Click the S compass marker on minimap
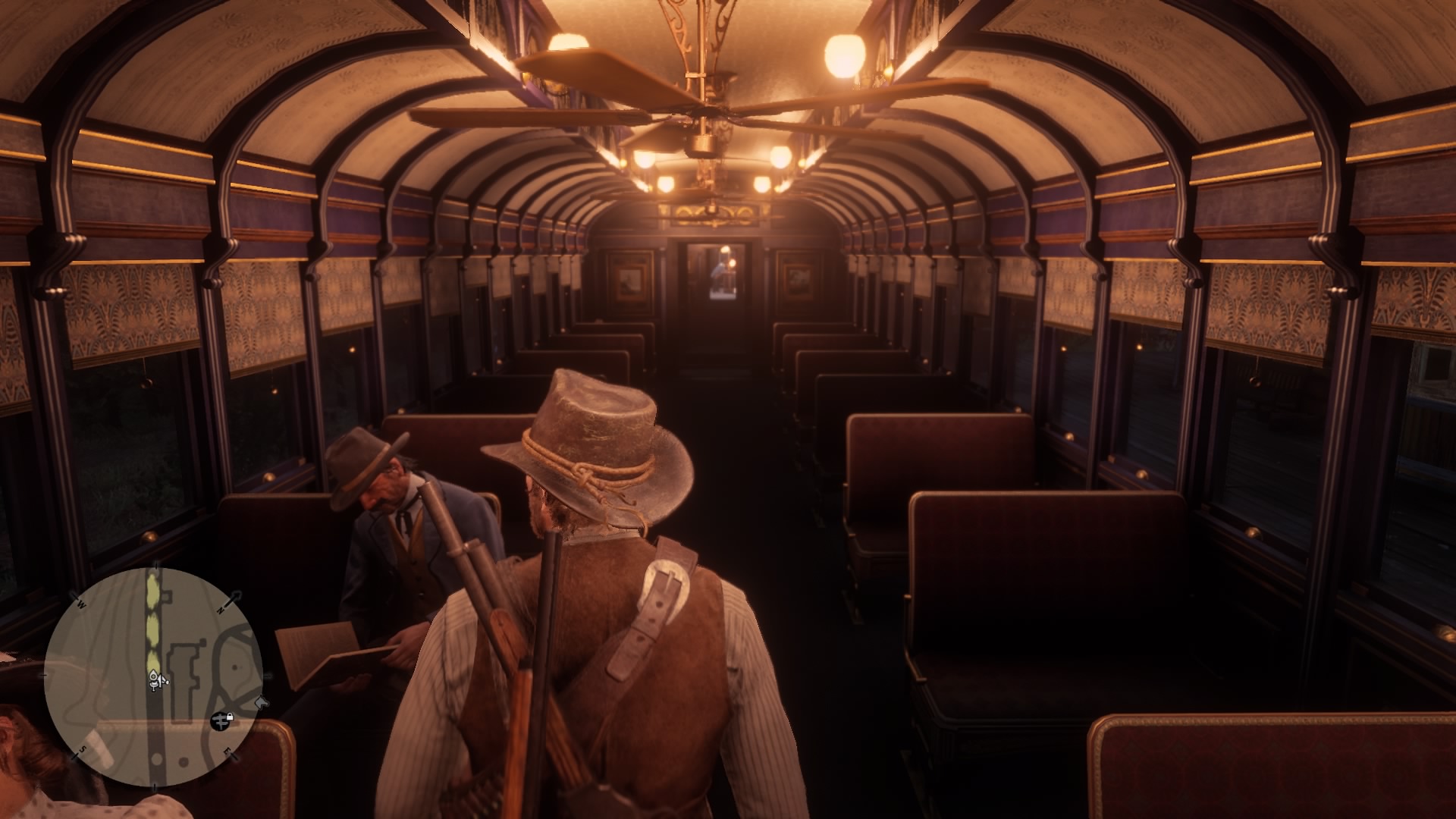The height and width of the screenshot is (819, 1456). [x=83, y=749]
